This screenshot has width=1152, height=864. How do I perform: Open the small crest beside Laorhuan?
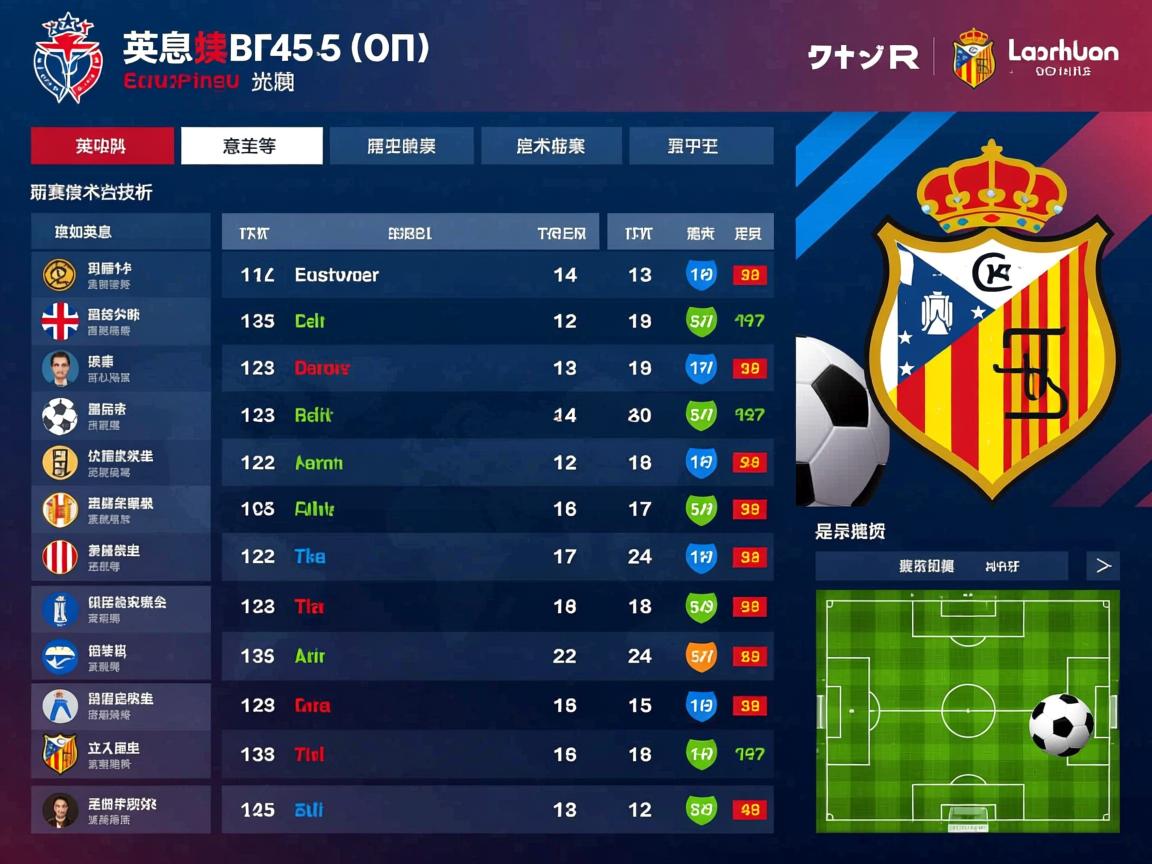click(973, 57)
